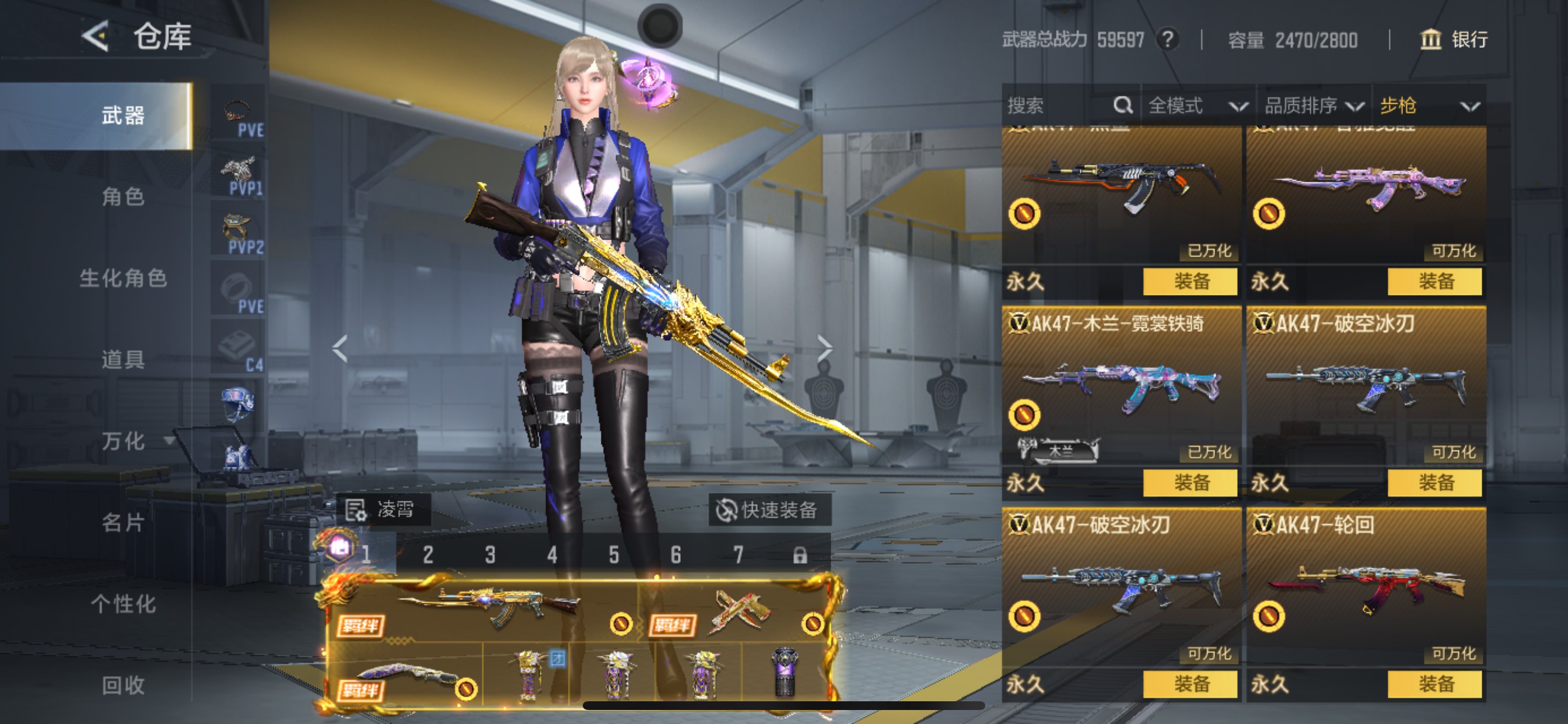Viewport: 1568px width, 724px height.
Task: Open the 生化角色 category
Action: pos(123,278)
